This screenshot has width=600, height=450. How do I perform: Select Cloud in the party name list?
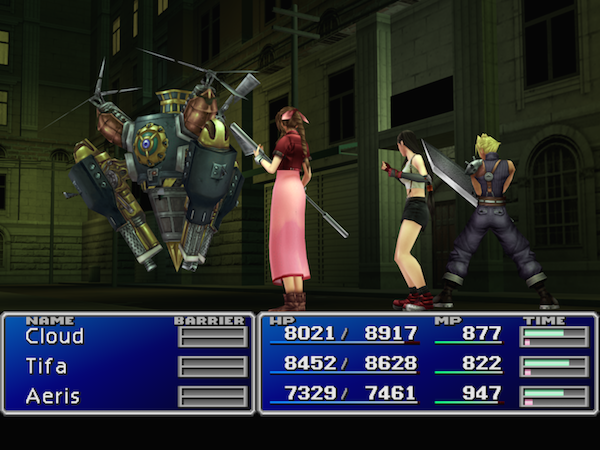54,337
